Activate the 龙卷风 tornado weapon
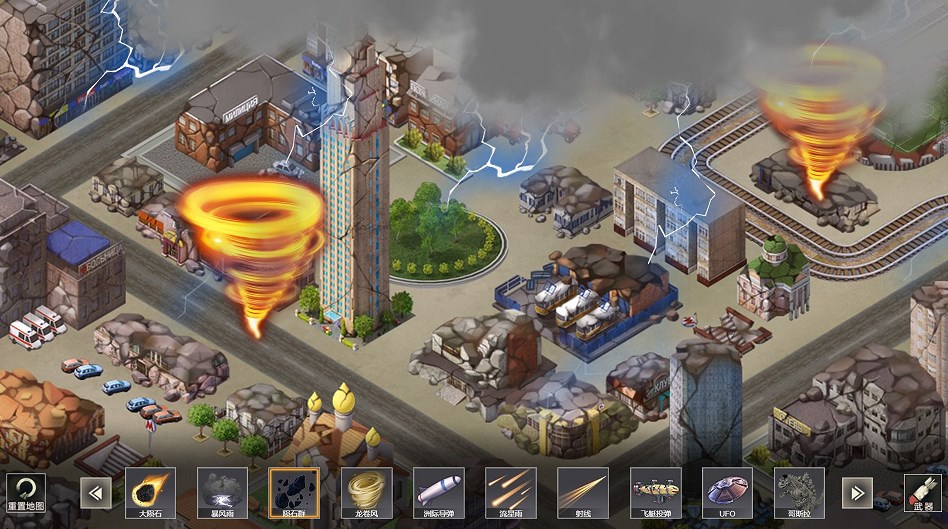This screenshot has width=948, height=529. tap(366, 492)
